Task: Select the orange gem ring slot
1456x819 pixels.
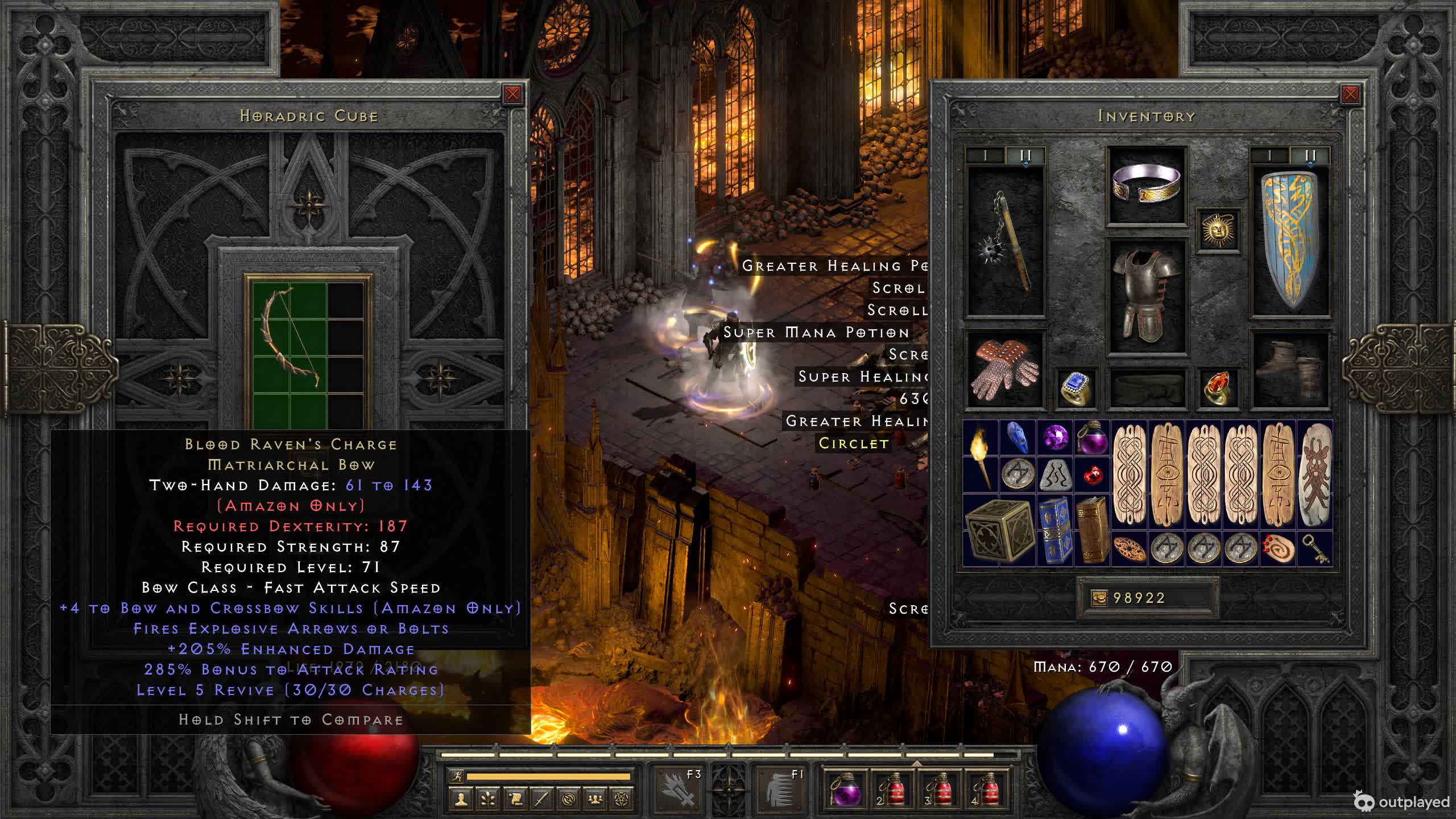Action: (x=1218, y=388)
